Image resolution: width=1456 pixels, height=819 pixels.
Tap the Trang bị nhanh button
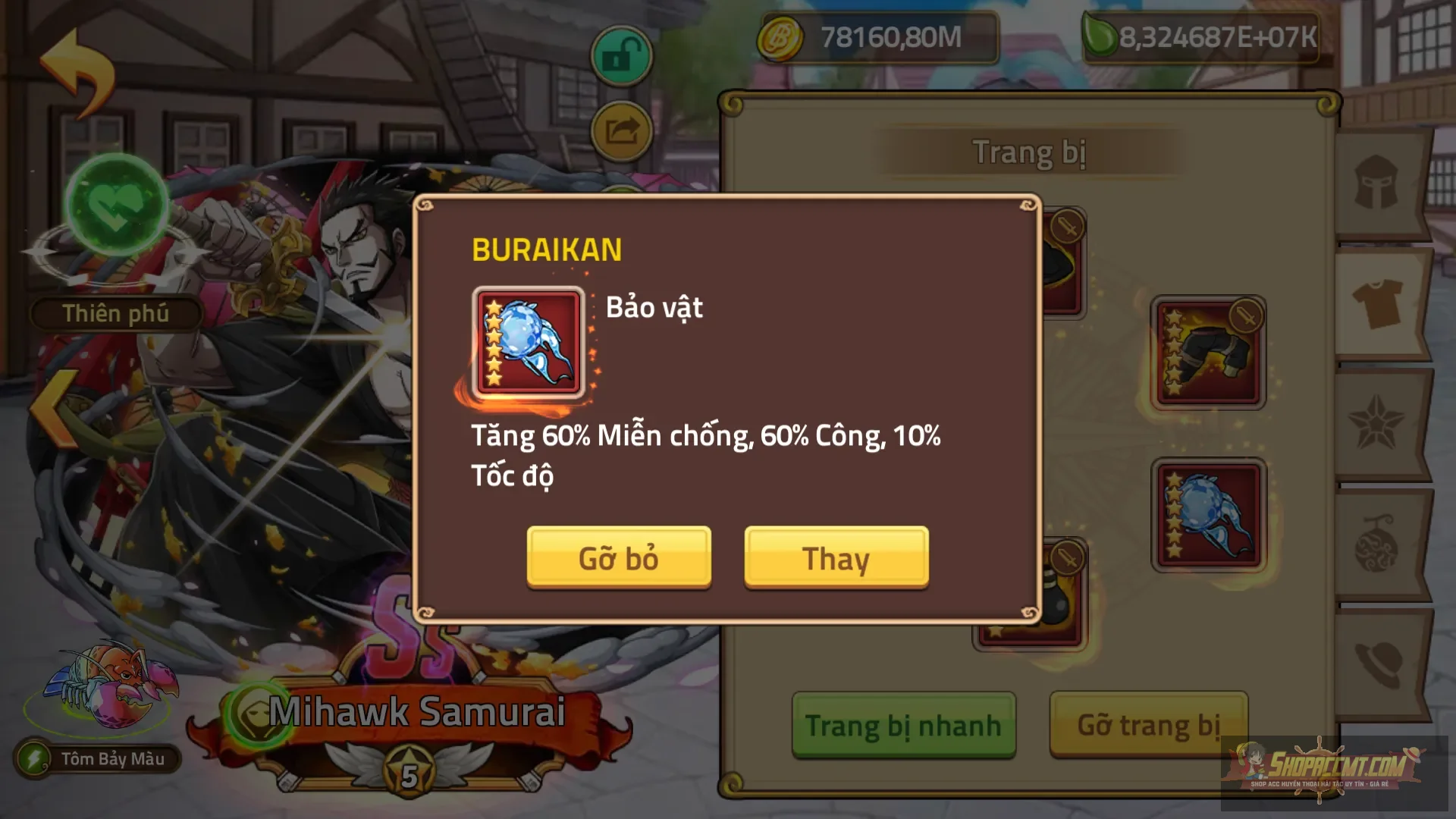coord(905,724)
